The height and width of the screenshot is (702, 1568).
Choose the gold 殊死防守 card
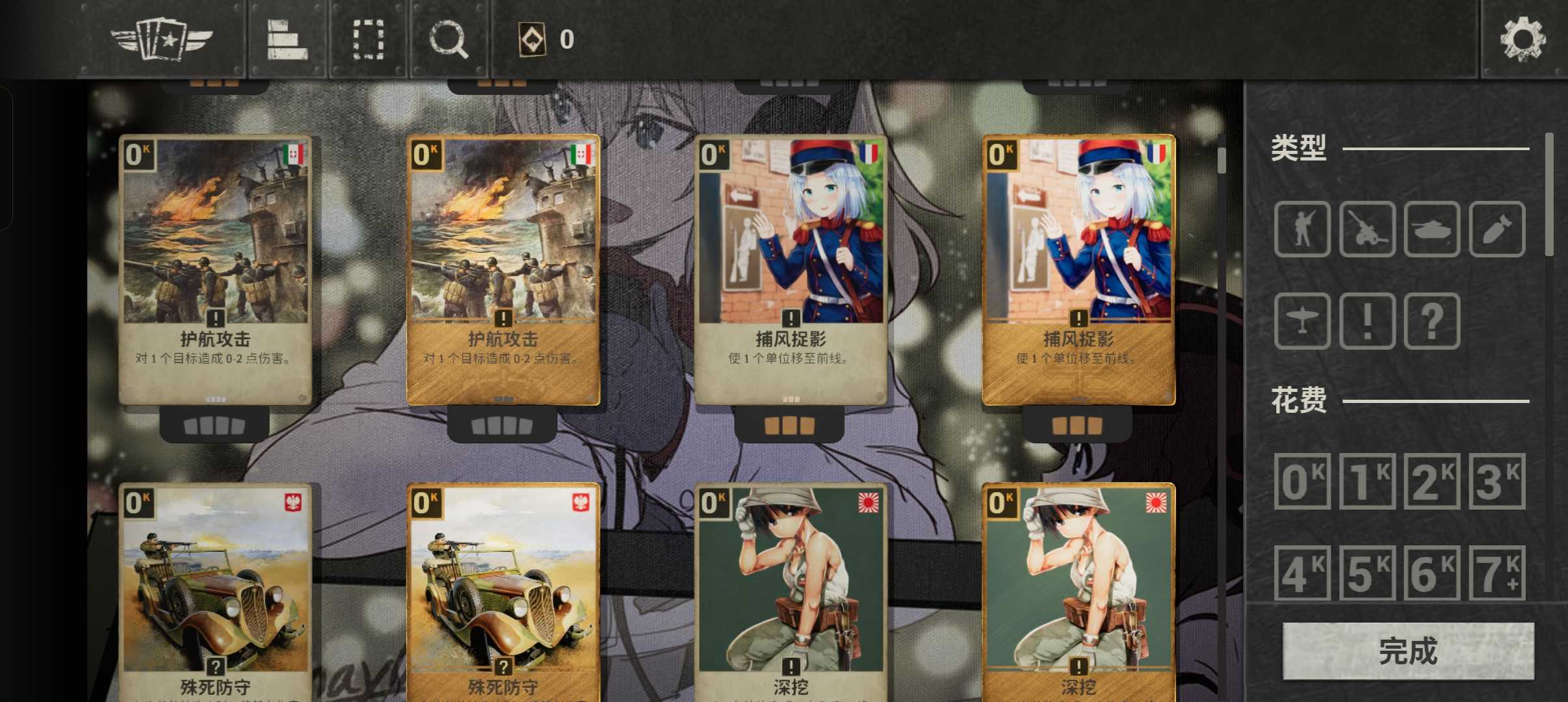503,591
